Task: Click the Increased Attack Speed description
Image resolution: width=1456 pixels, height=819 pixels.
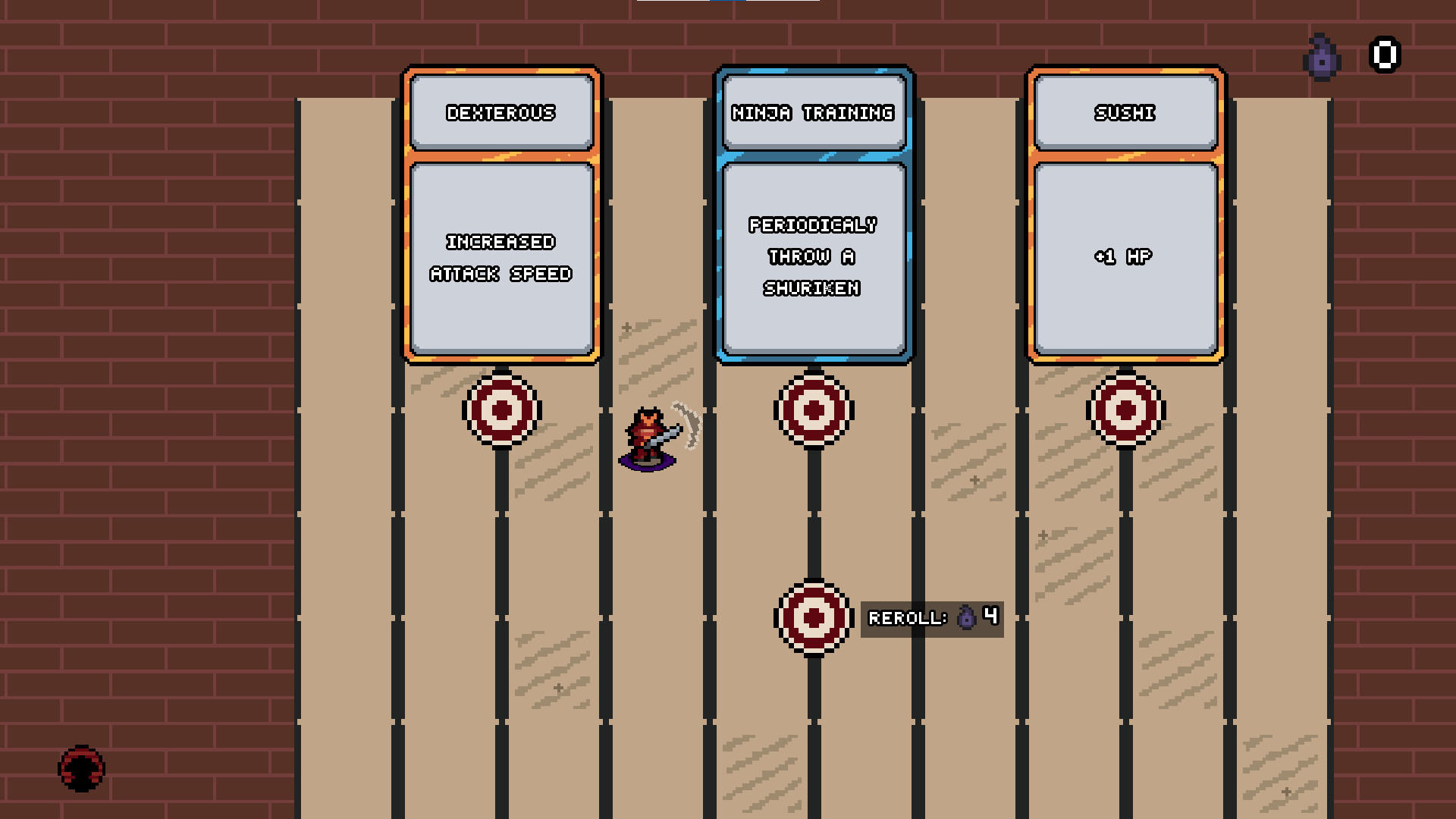Action: point(502,258)
